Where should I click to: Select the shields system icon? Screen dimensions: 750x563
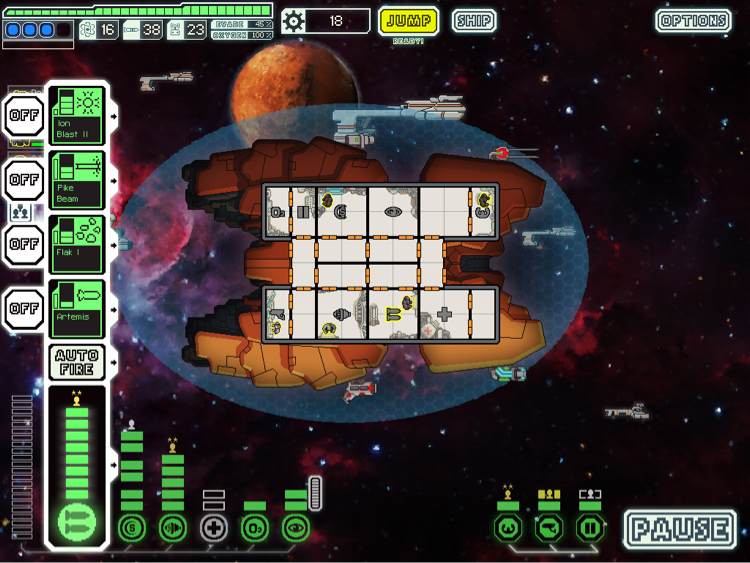131,527
